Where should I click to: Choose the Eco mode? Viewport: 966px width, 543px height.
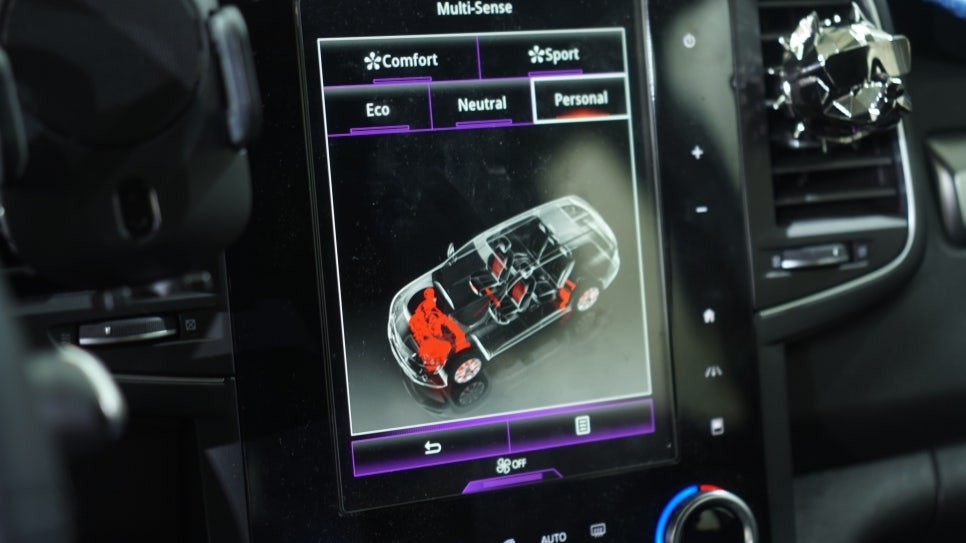tap(378, 109)
